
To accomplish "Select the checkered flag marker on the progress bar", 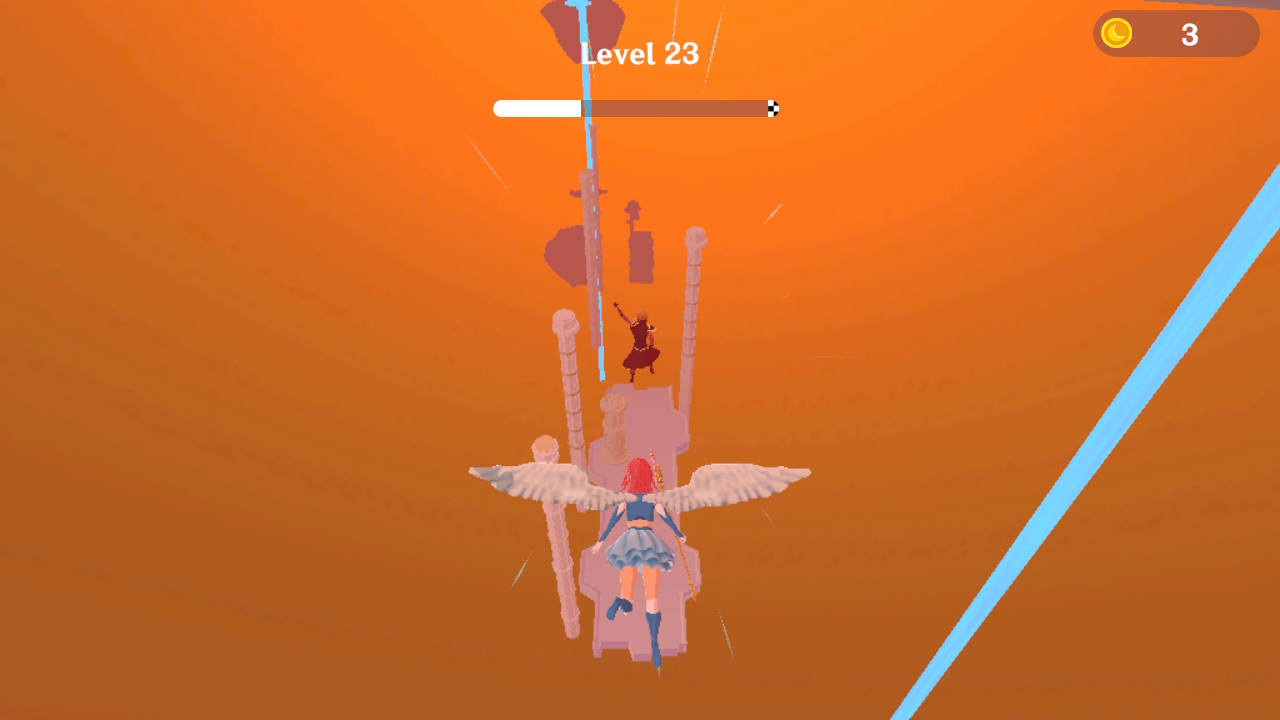I will pyautogui.click(x=771, y=108).
